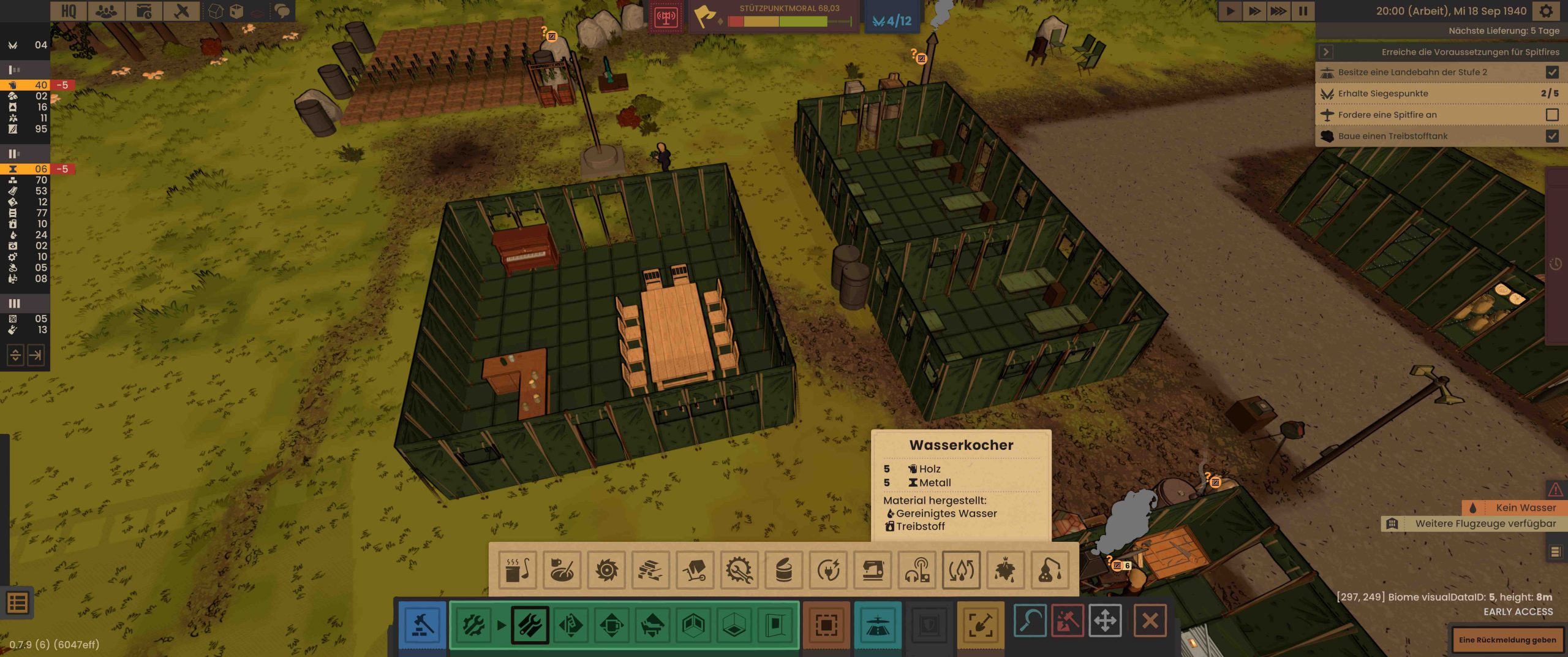
Task: Choose the four-arrow move tool
Action: pos(1105,621)
